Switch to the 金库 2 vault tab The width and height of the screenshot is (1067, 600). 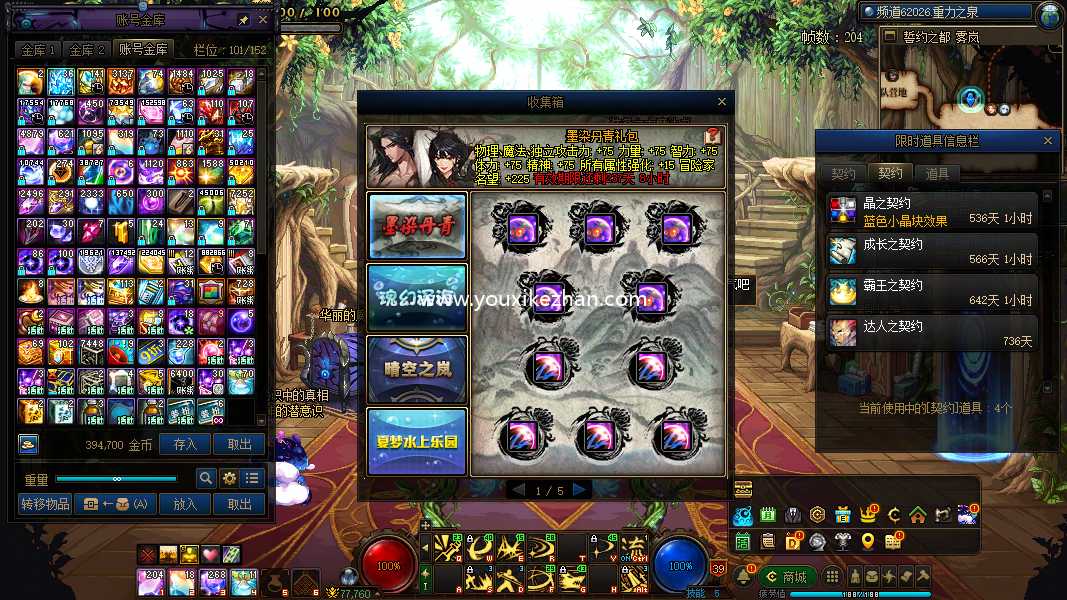point(87,49)
